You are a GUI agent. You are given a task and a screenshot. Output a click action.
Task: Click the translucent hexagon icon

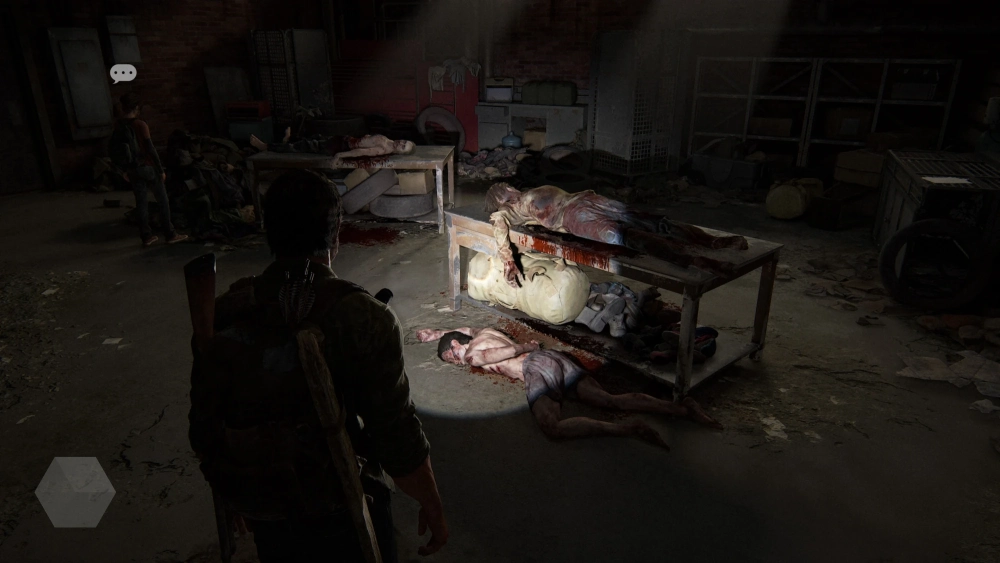75,492
